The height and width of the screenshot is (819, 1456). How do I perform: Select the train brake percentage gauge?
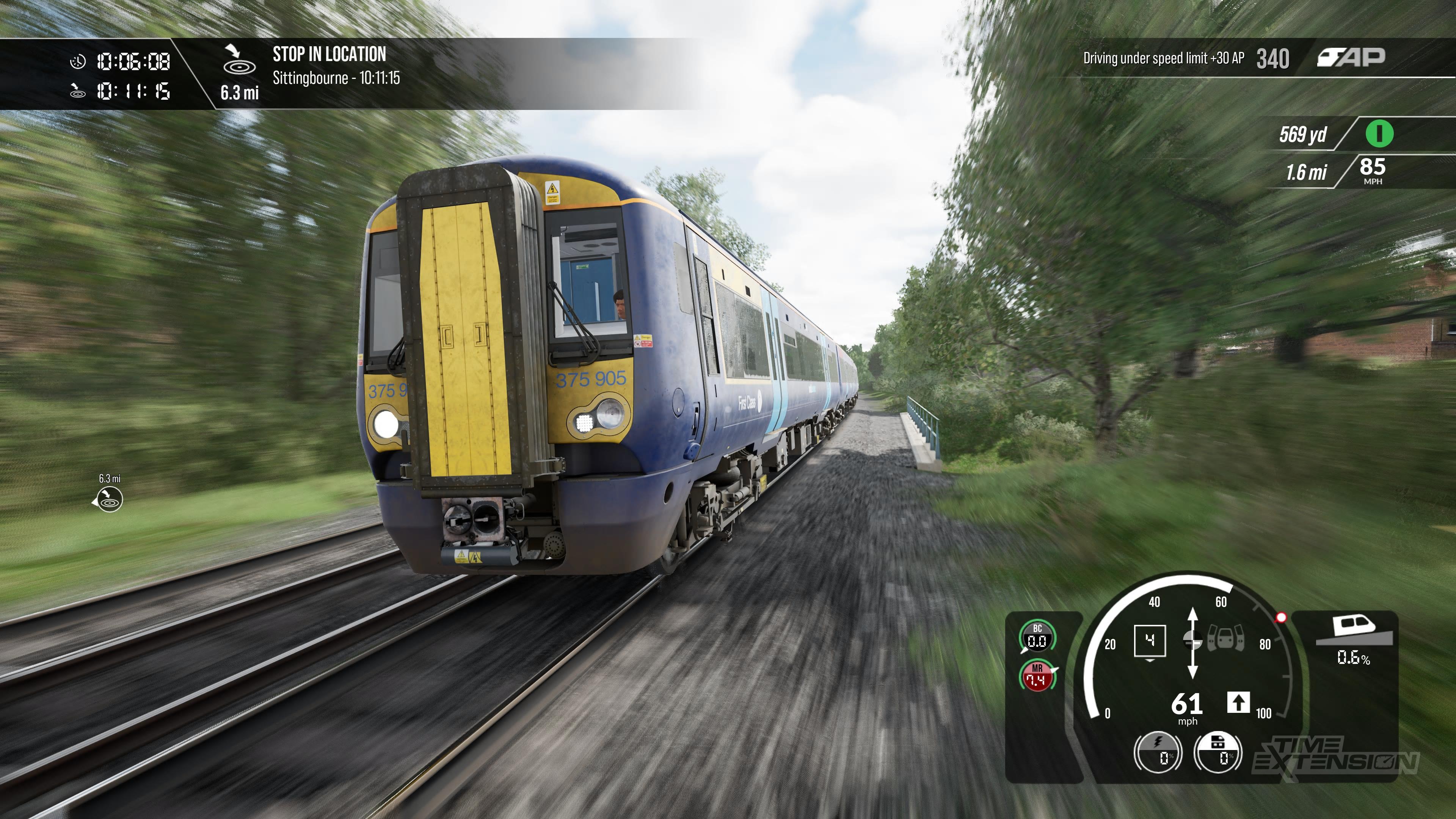coord(1218,752)
